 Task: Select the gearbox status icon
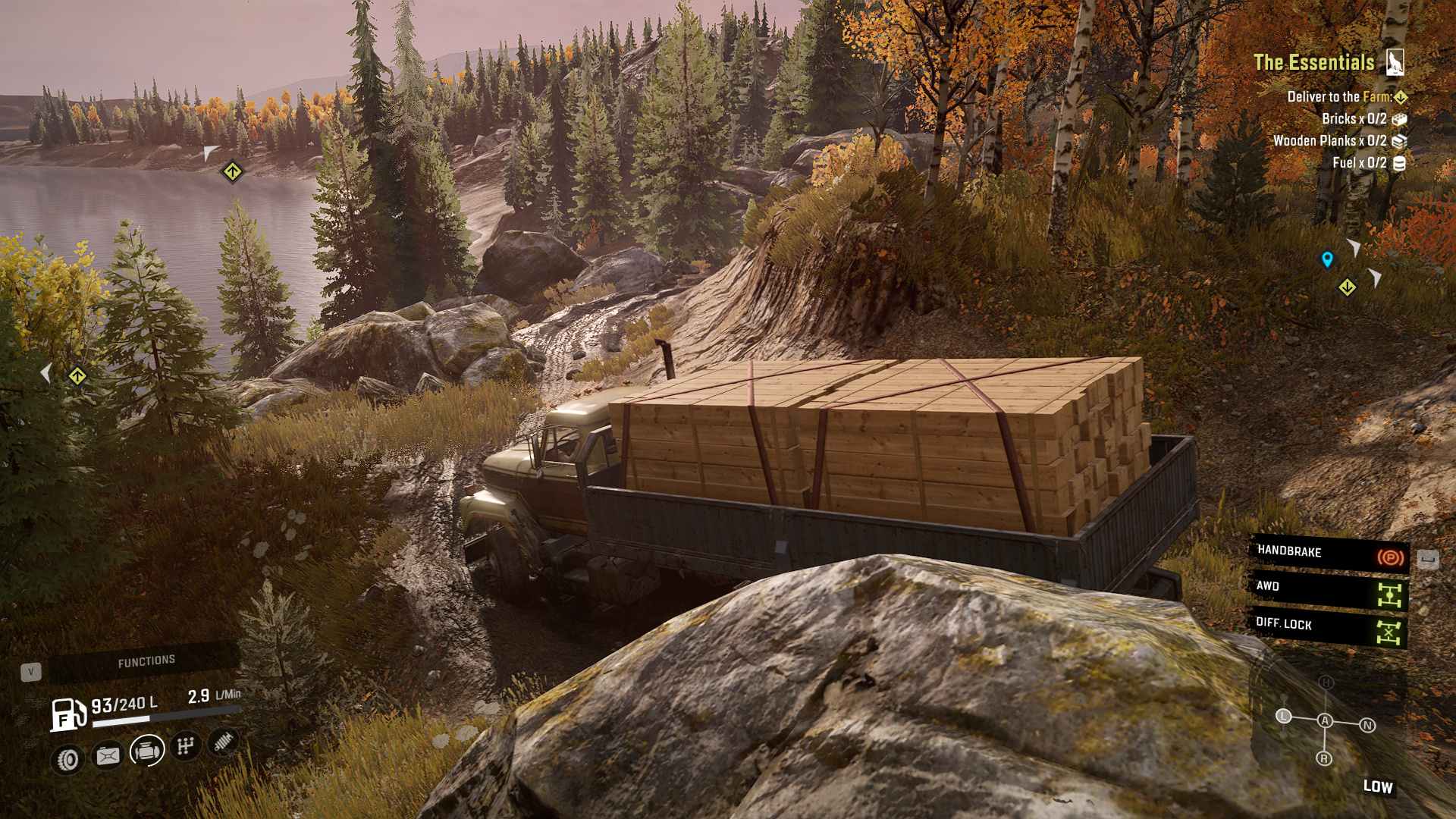186,746
